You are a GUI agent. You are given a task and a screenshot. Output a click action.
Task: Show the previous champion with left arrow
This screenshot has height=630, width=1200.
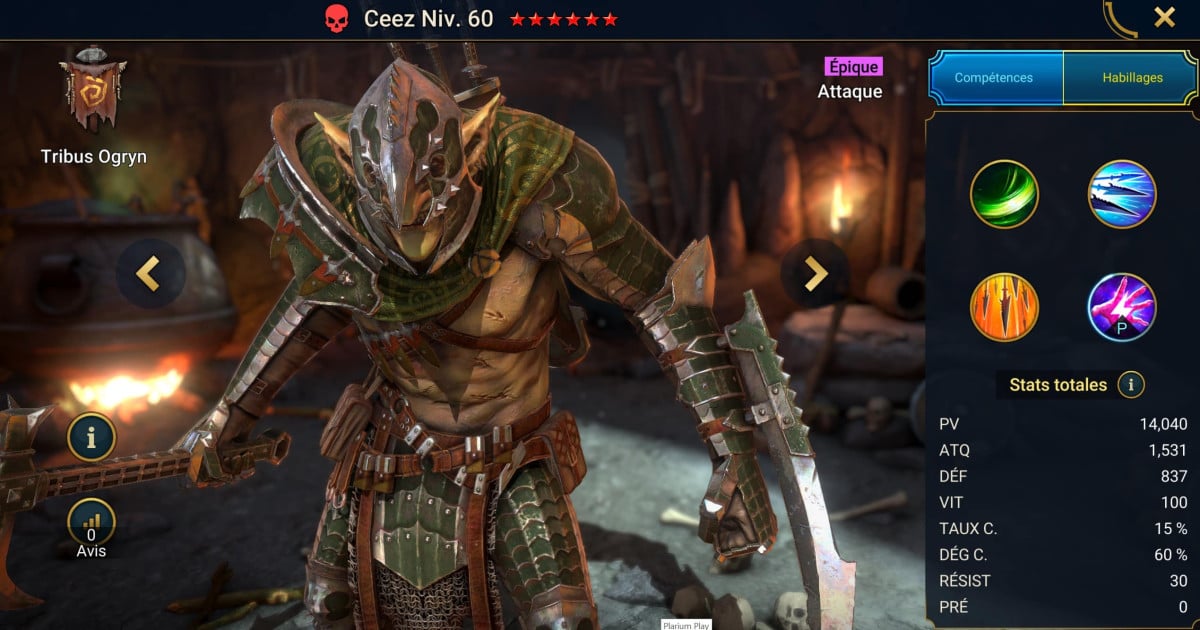(150, 273)
